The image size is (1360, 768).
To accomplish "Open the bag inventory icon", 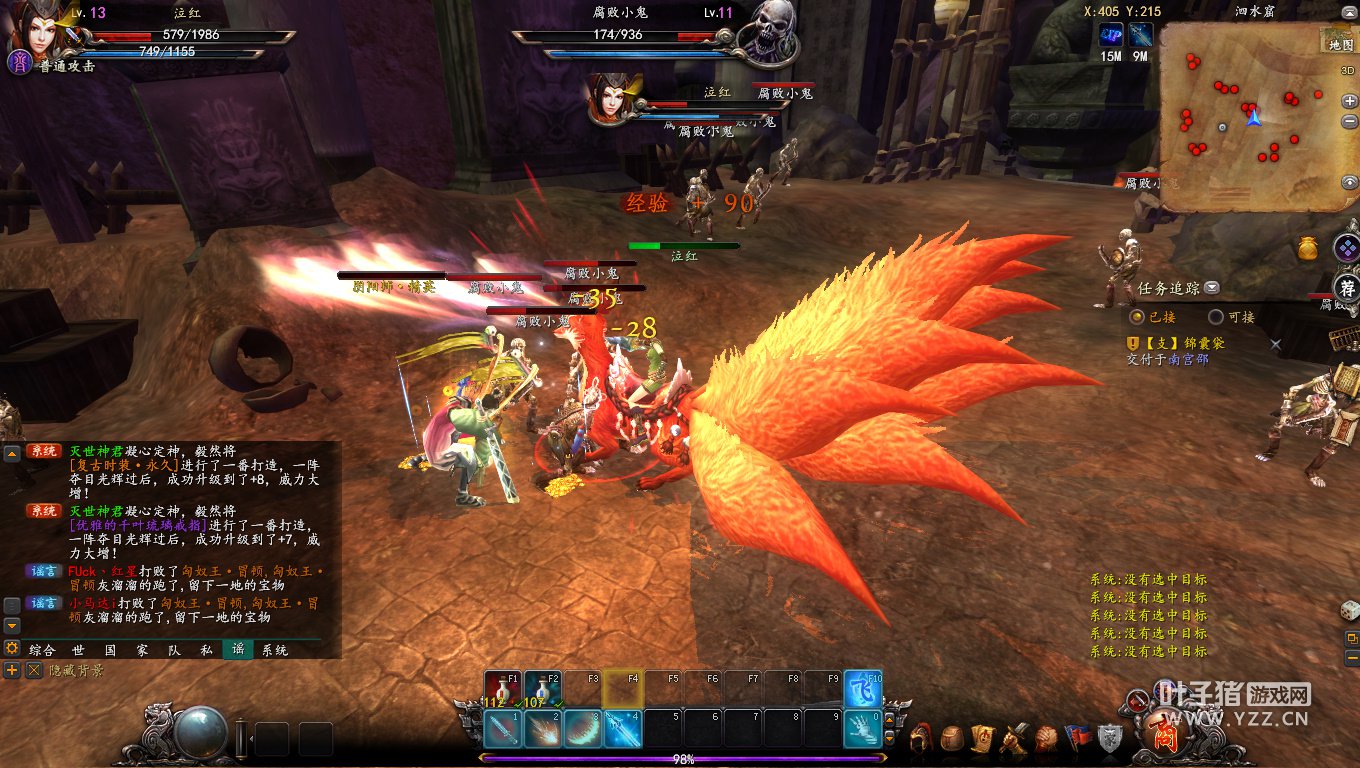I will 953,739.
